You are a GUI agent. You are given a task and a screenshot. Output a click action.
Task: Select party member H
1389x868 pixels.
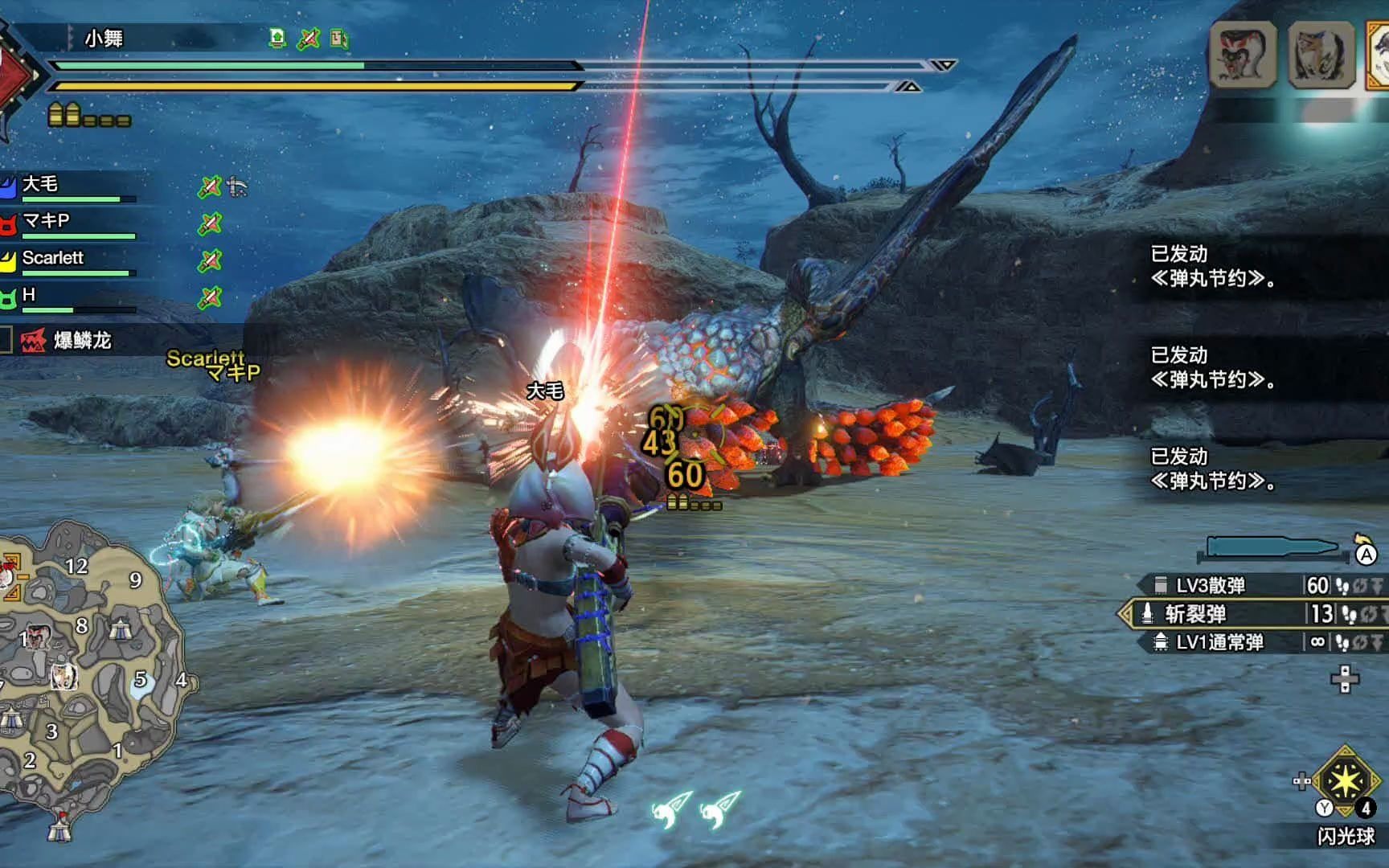click(x=29, y=295)
